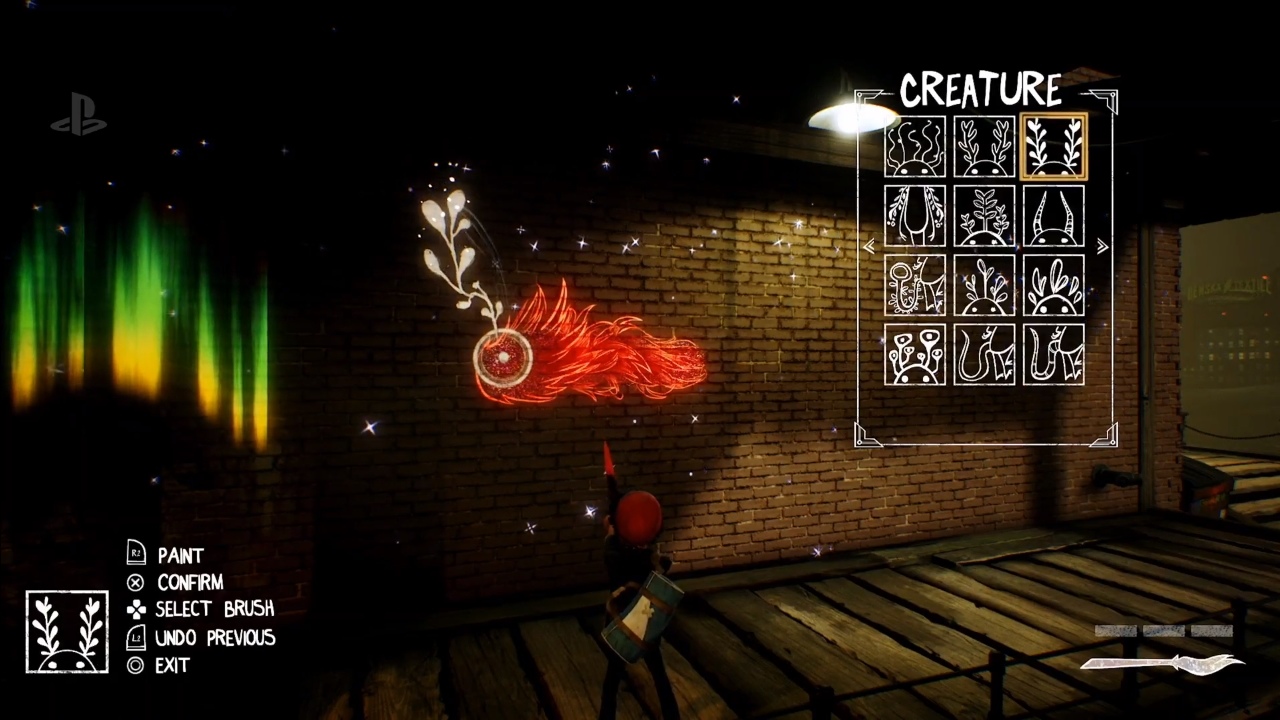Click the Undo Previous action
Screen dimensions: 1280x720
pos(215,638)
